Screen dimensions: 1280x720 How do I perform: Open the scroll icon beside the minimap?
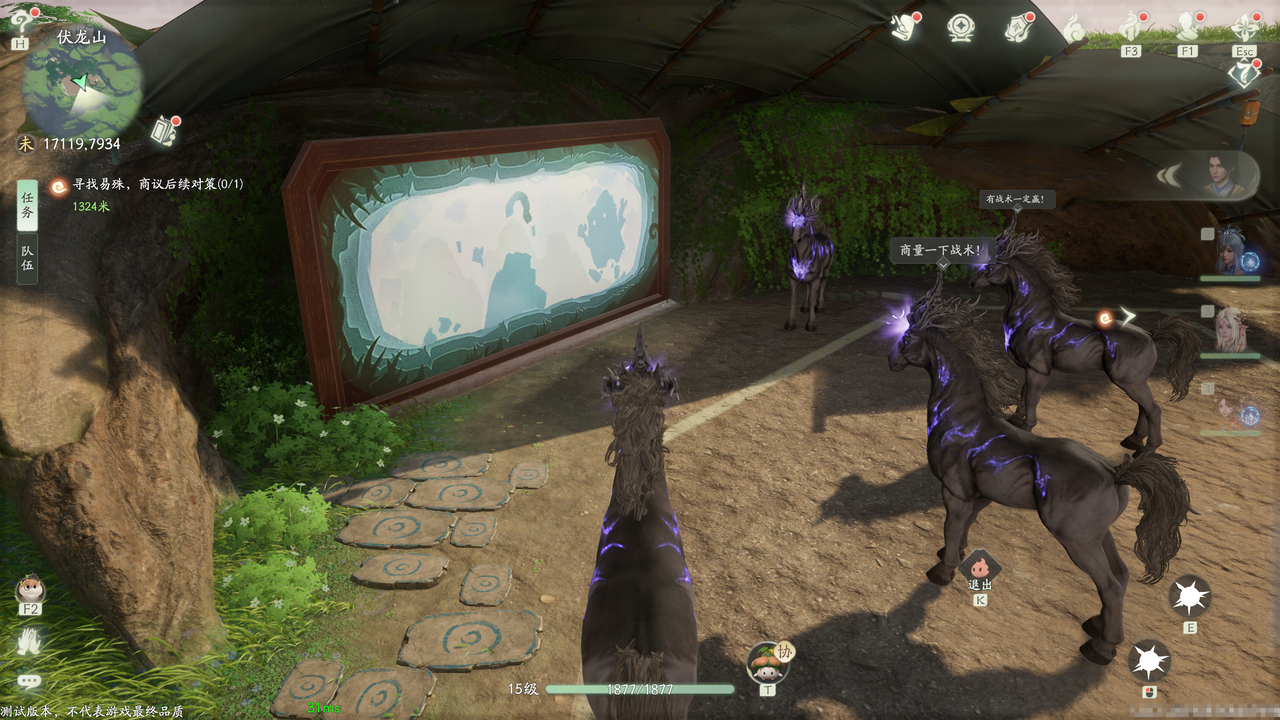[164, 130]
